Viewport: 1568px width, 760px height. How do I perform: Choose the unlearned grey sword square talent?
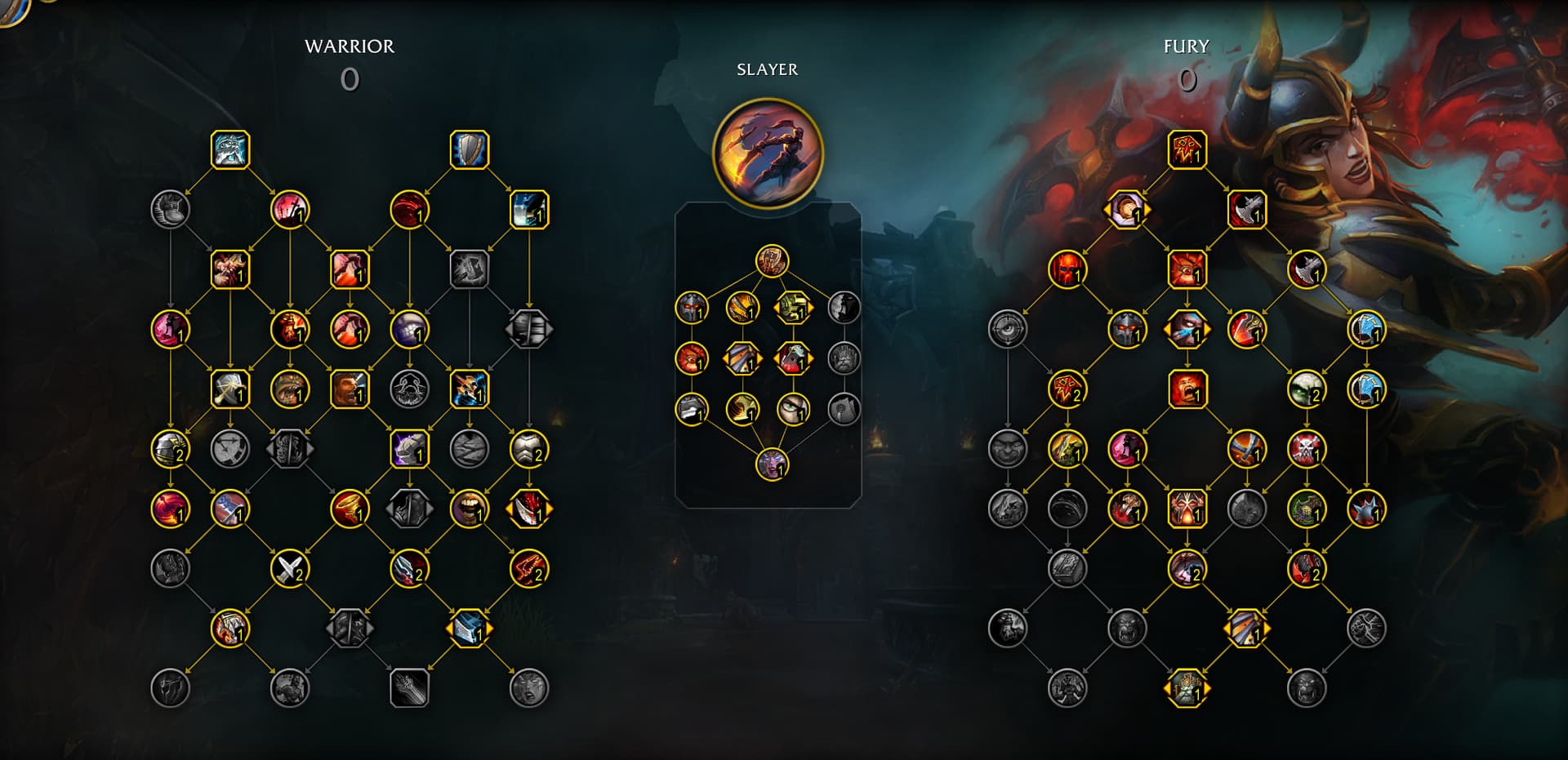click(409, 688)
